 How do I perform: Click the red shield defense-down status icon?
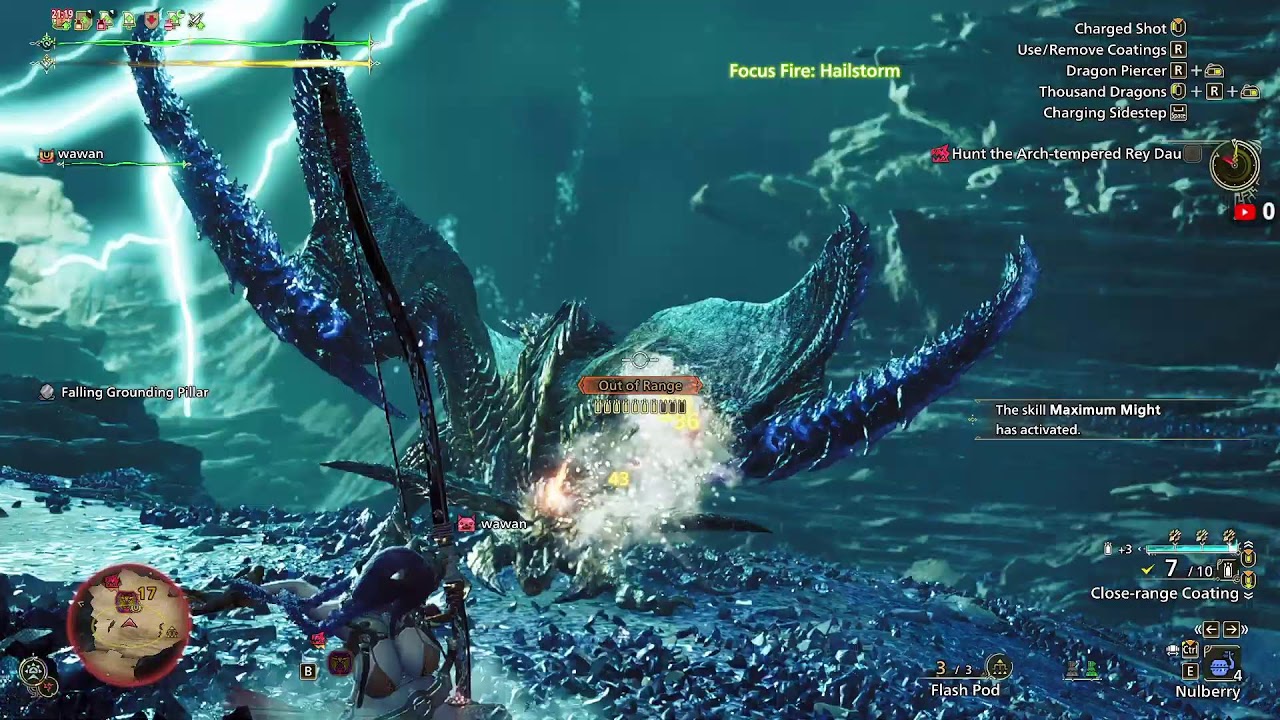151,20
